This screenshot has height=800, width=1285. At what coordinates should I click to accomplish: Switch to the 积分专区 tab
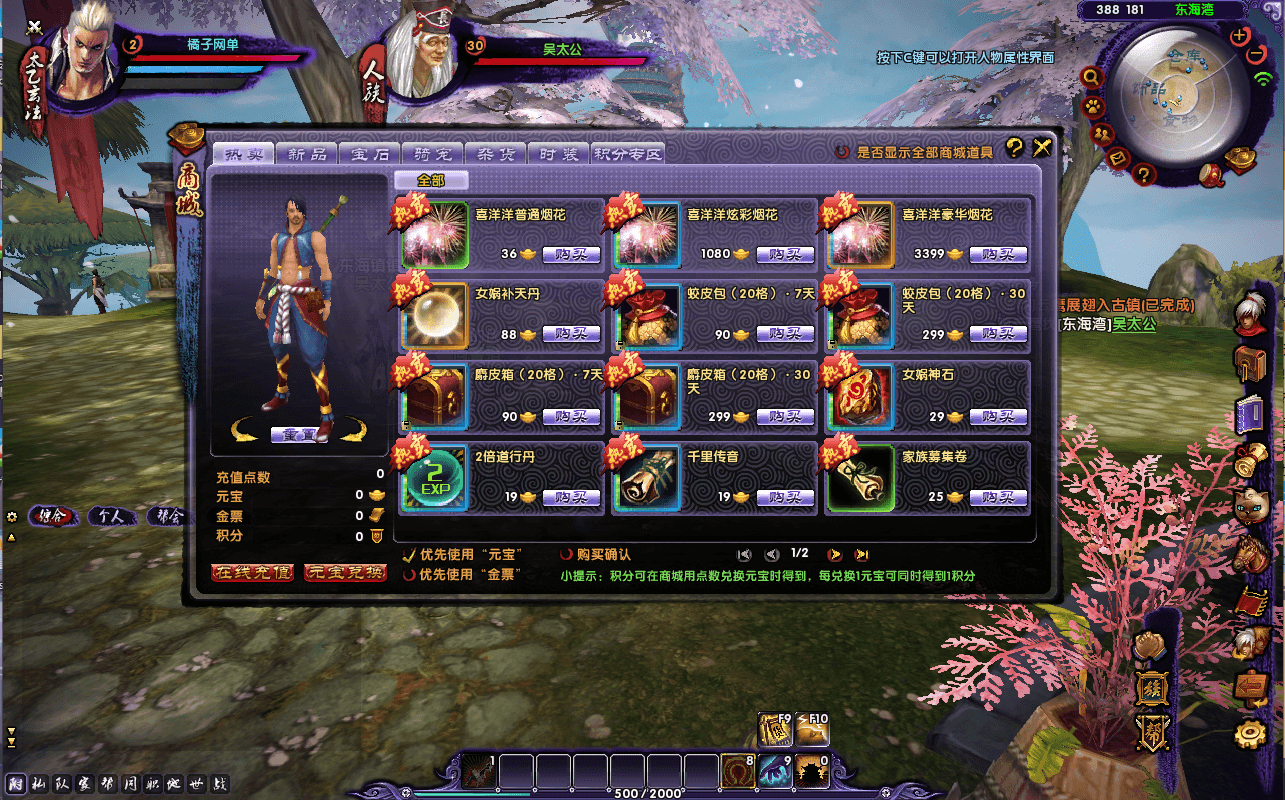pos(628,154)
